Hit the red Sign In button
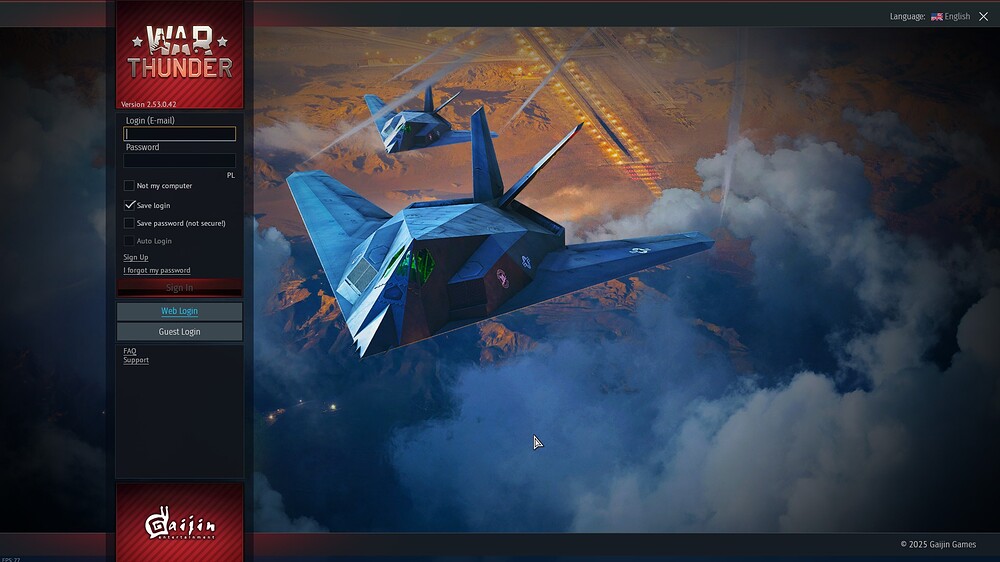The height and width of the screenshot is (562, 1000). (180, 288)
